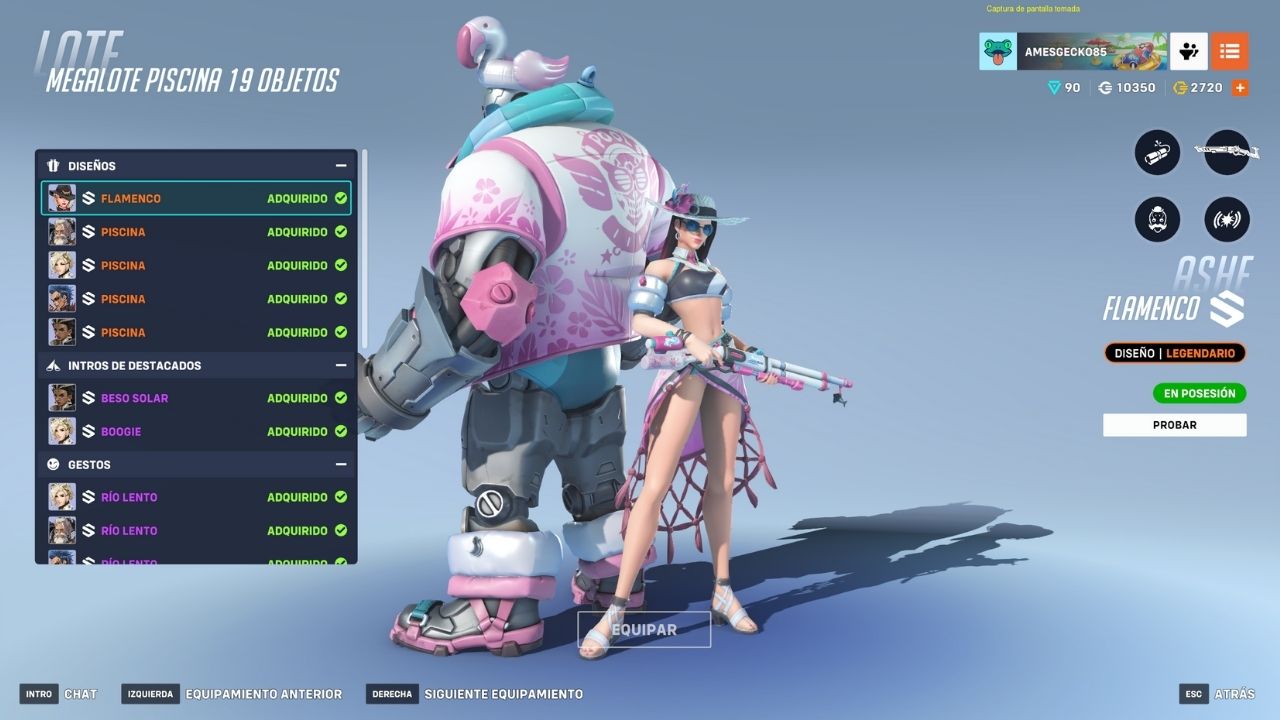Screen dimensions: 1280x720
Task: Collapse the Intros de Destacados section
Action: (341, 366)
